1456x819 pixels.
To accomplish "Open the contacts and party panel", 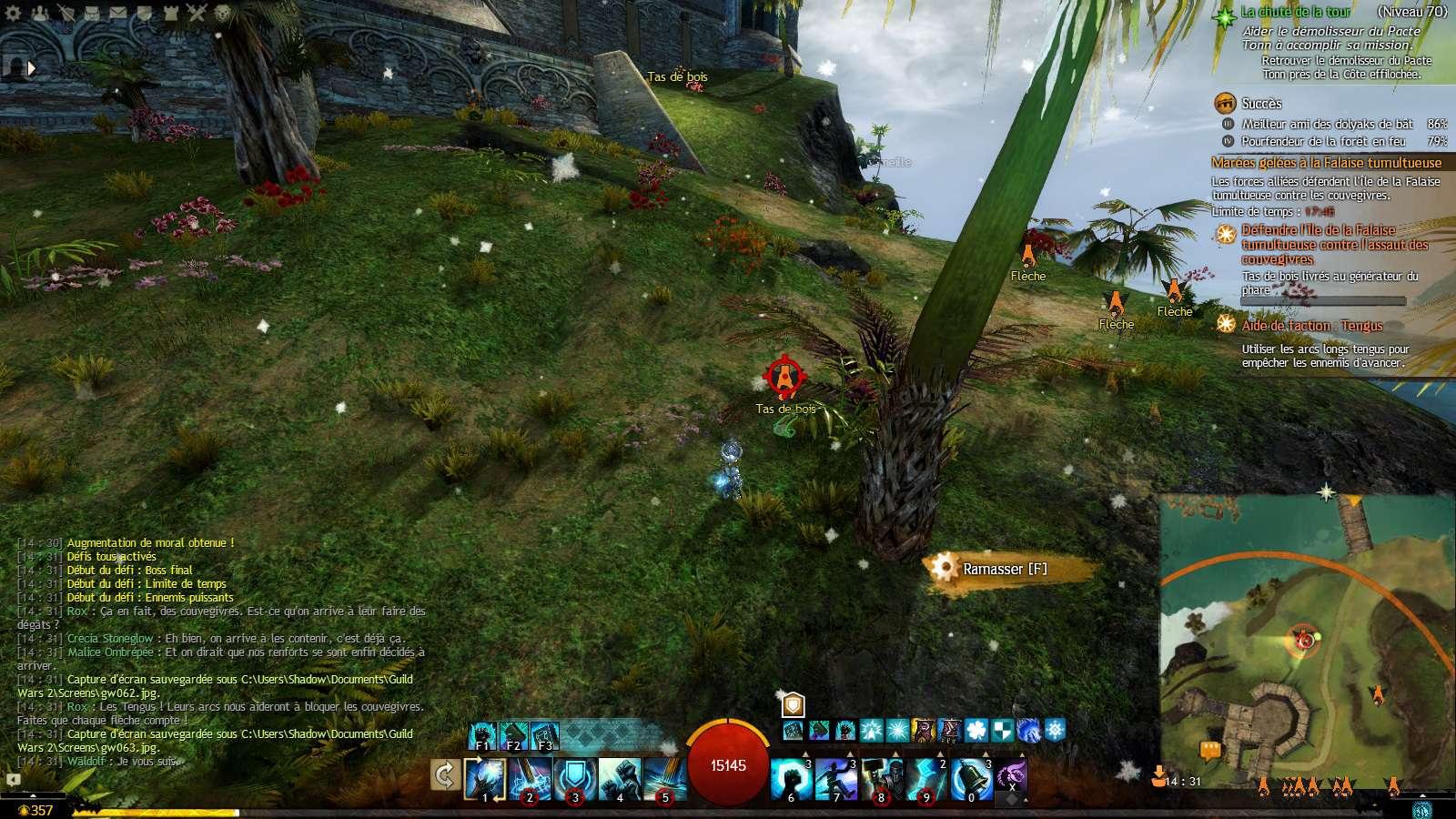I will pos(39,13).
